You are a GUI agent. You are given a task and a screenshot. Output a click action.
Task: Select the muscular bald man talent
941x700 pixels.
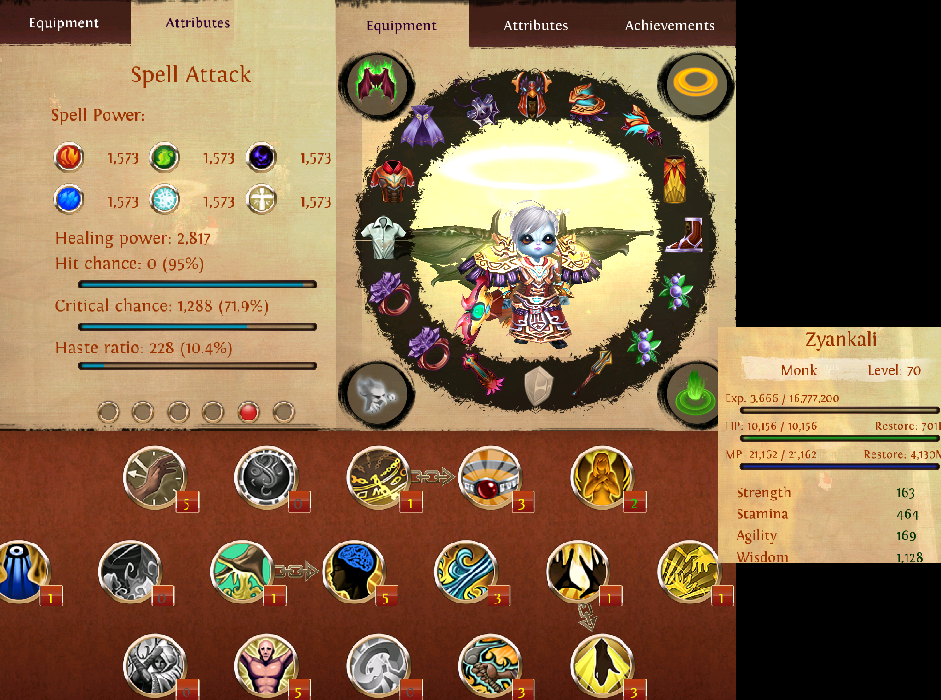coord(265,664)
